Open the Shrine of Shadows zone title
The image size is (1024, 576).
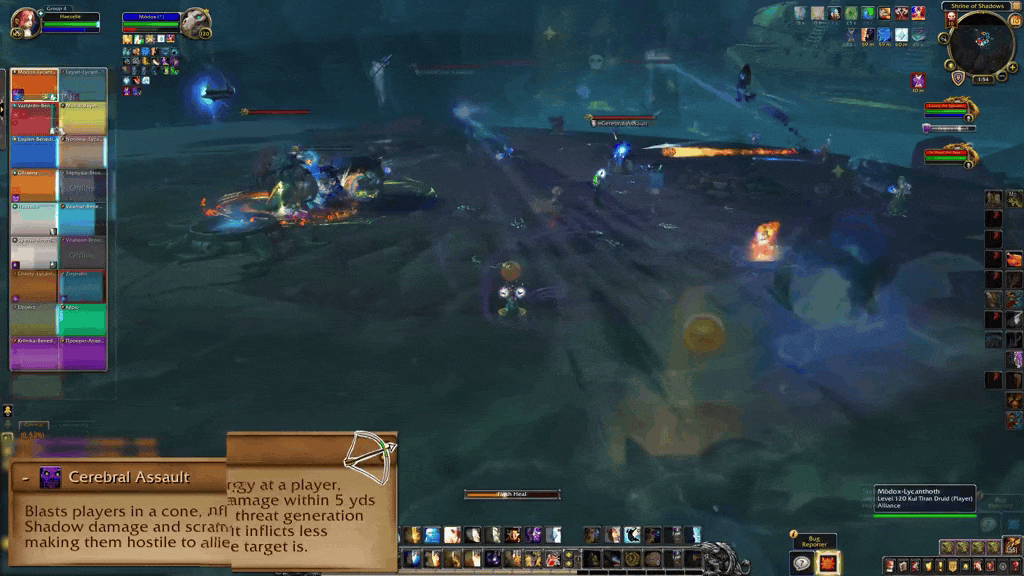[x=977, y=6]
